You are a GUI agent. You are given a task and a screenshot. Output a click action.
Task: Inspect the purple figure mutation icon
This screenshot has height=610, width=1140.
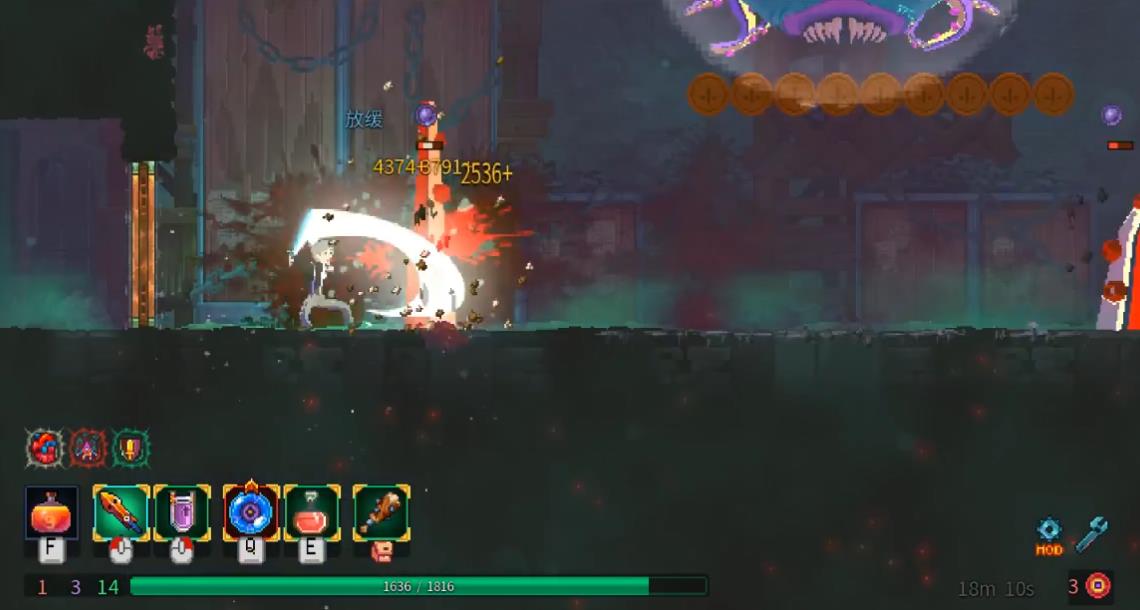click(x=88, y=448)
